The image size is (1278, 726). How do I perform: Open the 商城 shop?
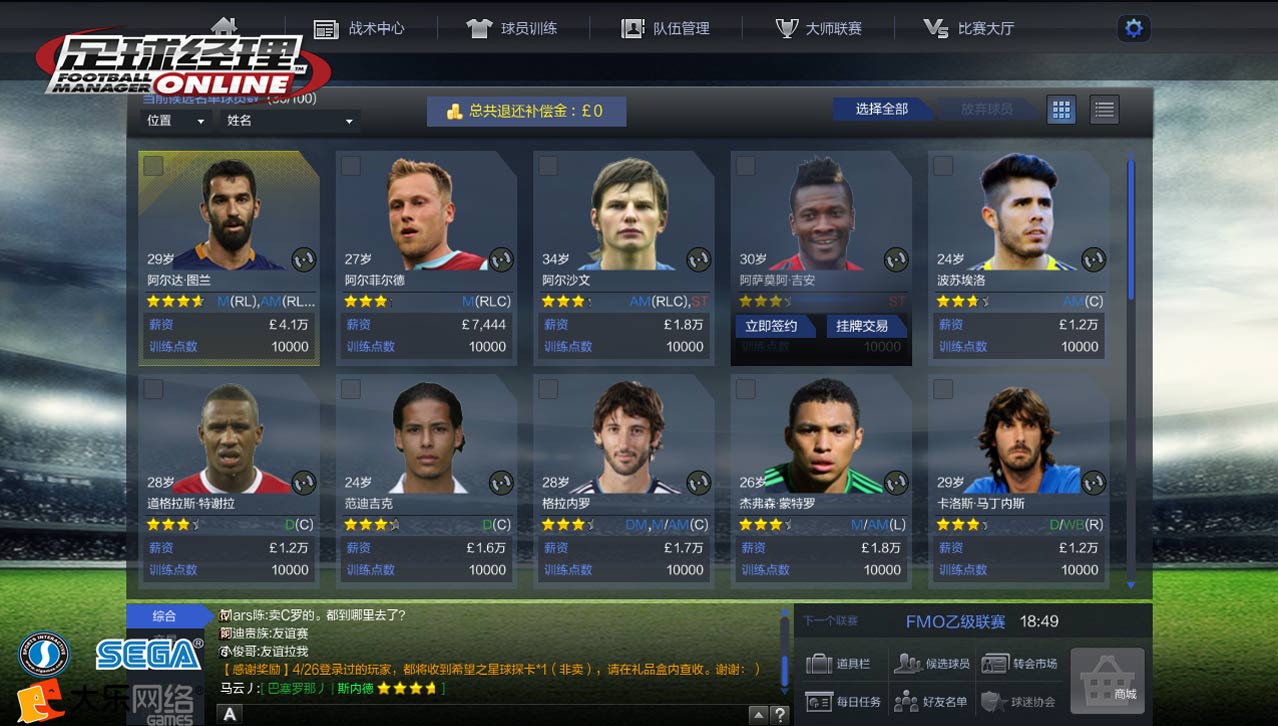click(x=1107, y=680)
